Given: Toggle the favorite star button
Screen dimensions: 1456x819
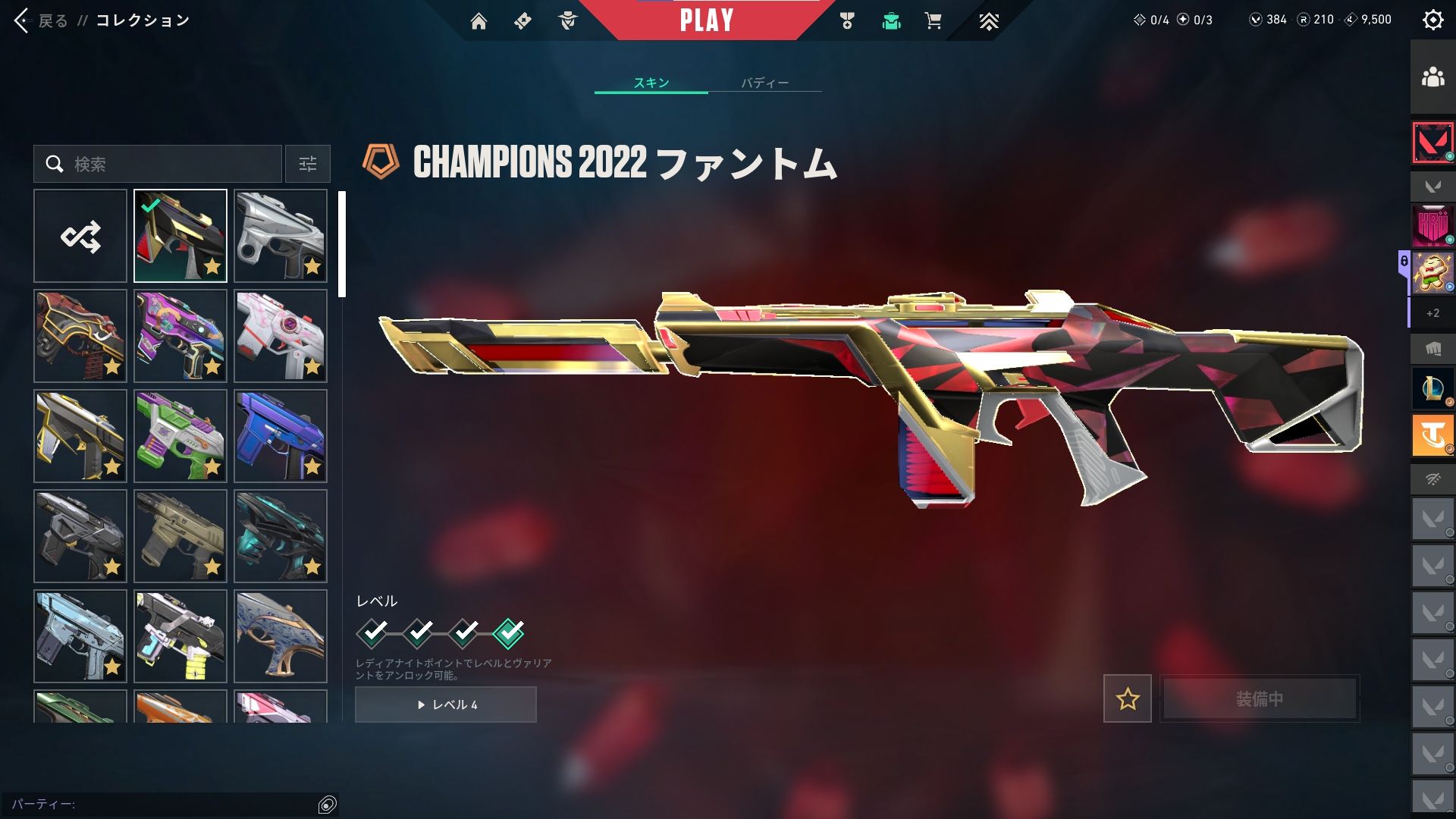Looking at the screenshot, I should point(1127,698).
